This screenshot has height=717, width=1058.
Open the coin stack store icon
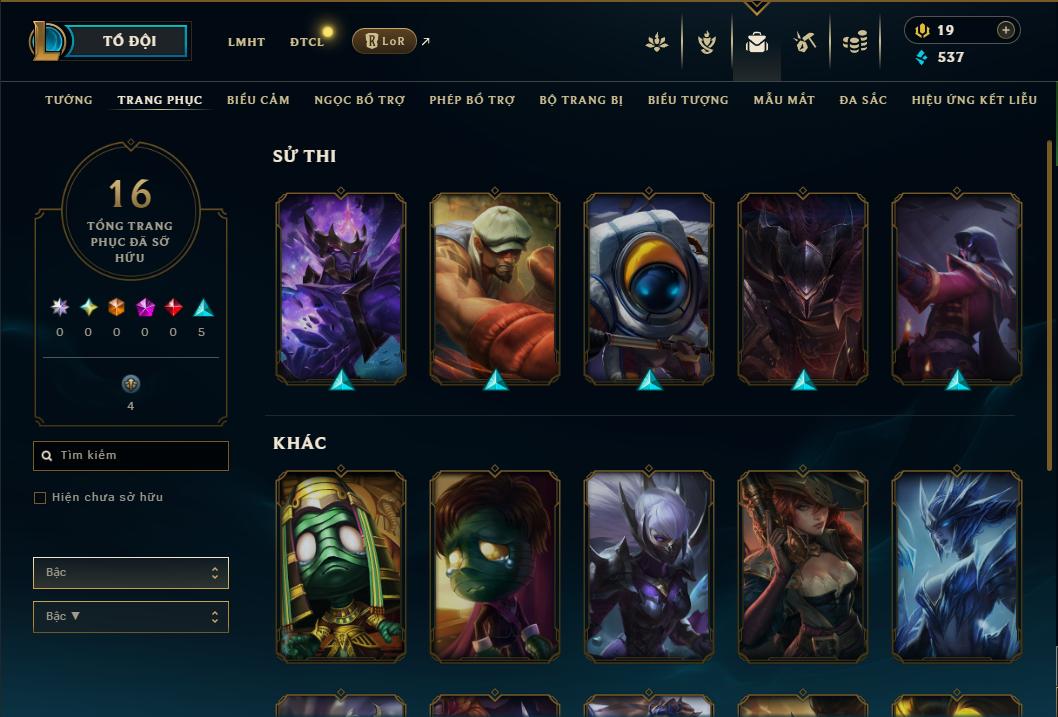(x=855, y=42)
